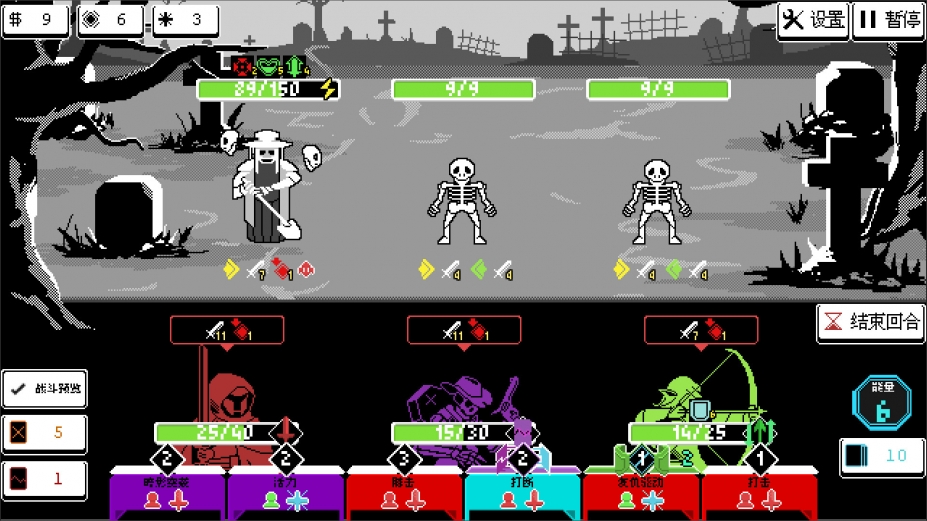Choose the red card costing 3
Viewport: 927px width, 521px height.
pyautogui.click(x=404, y=494)
